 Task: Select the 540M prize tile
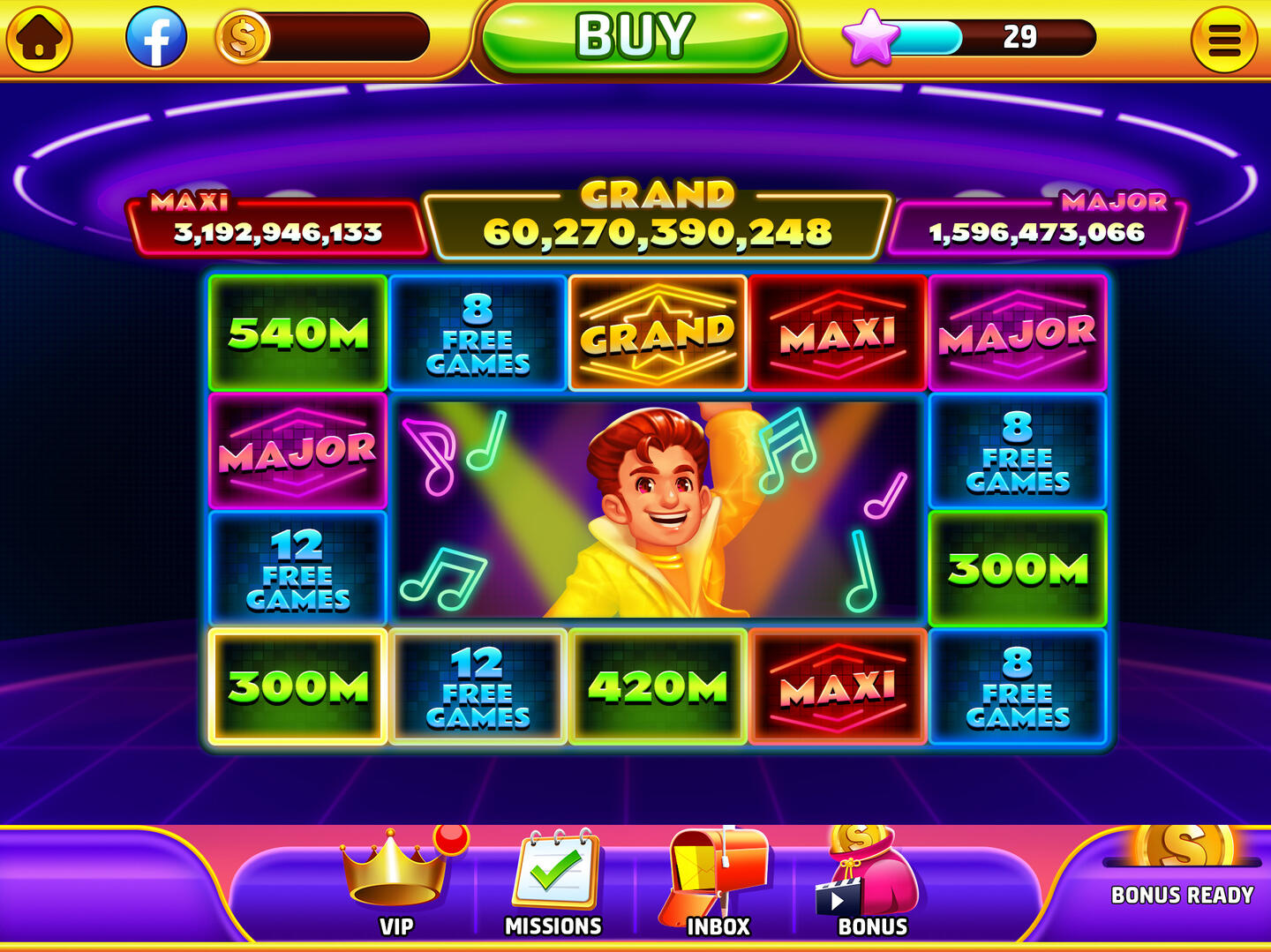point(297,333)
